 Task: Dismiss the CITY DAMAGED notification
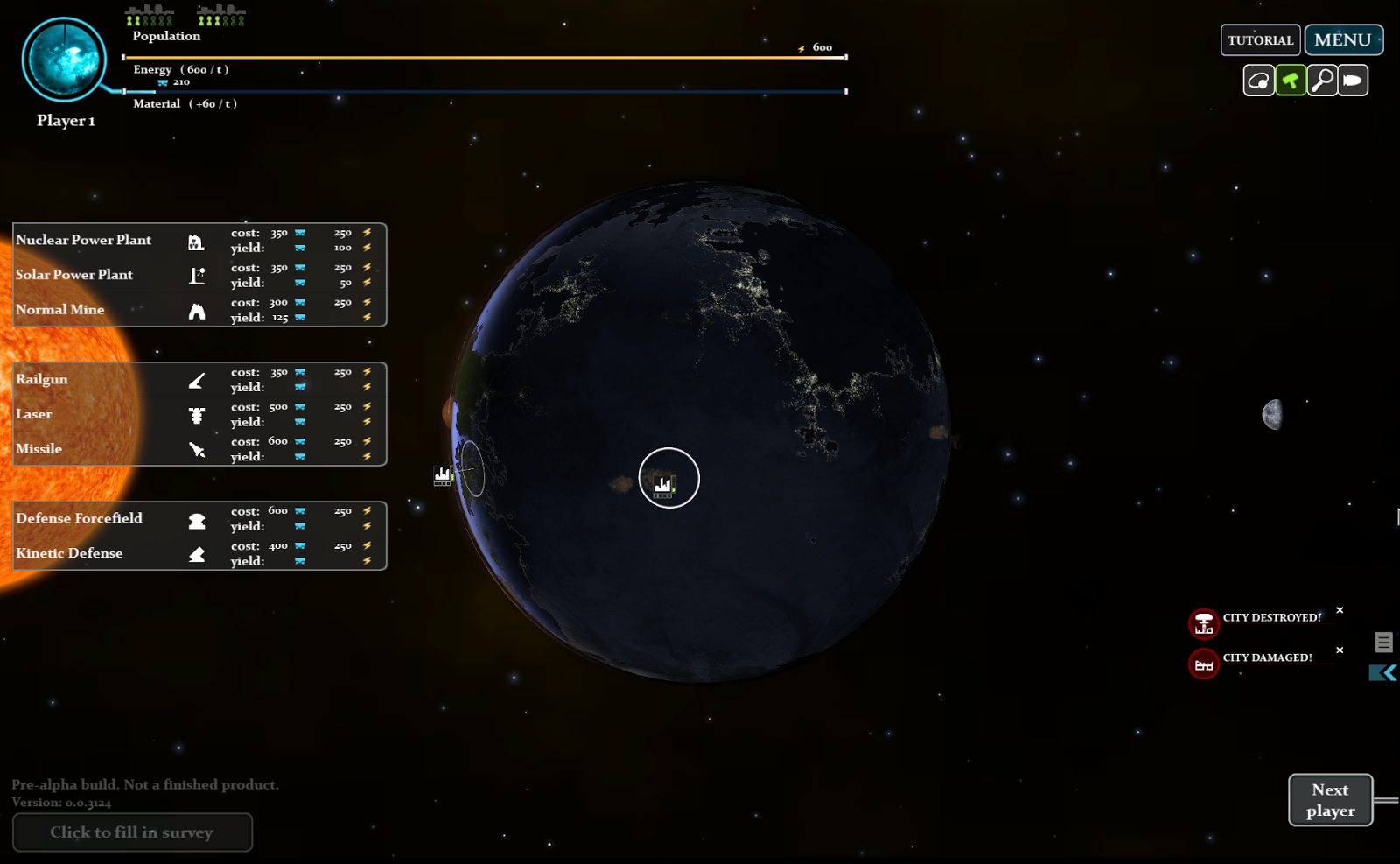[1340, 650]
